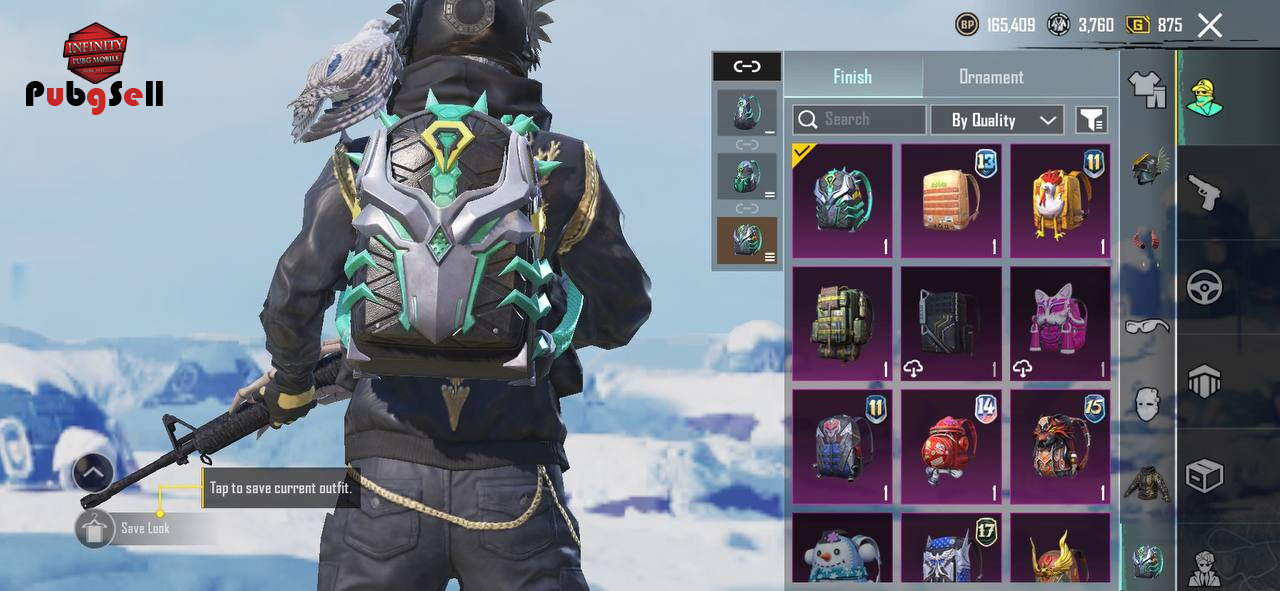This screenshot has width=1280, height=591.
Task: Switch to the Ornament tab
Action: [990, 77]
